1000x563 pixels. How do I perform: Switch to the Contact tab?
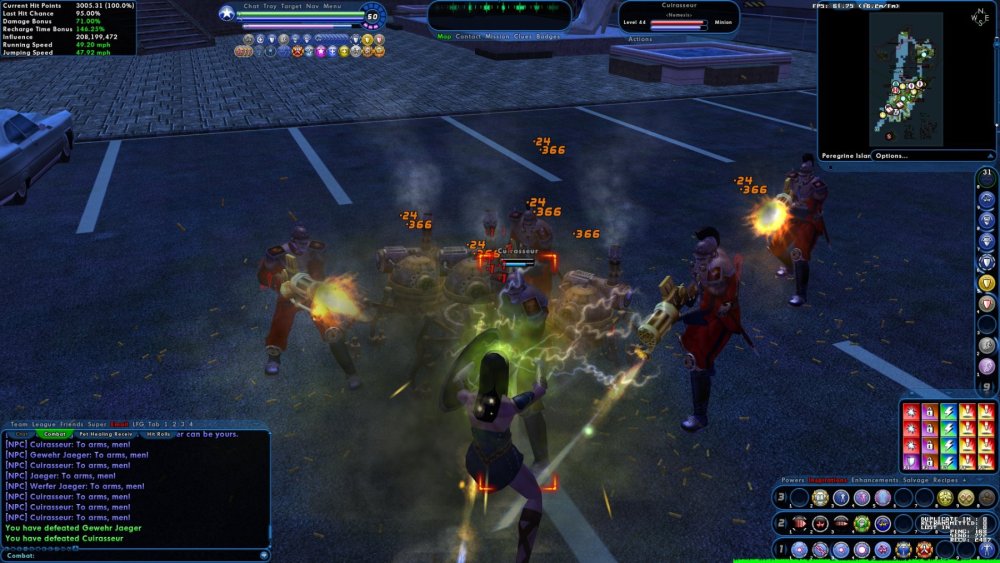click(x=468, y=36)
